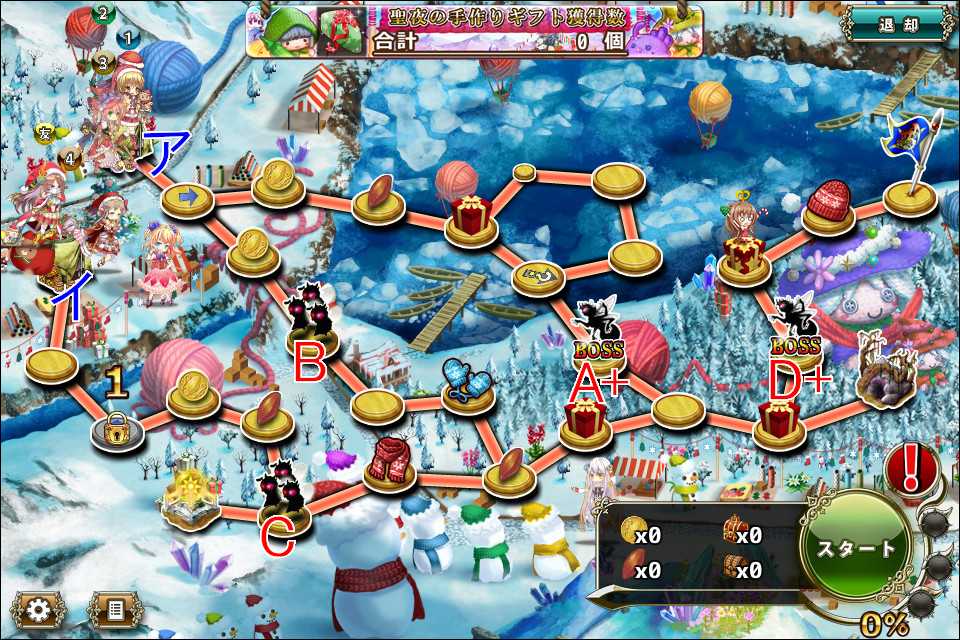Select the A+ boss map node
The width and height of the screenshot is (960, 640).
point(599,336)
